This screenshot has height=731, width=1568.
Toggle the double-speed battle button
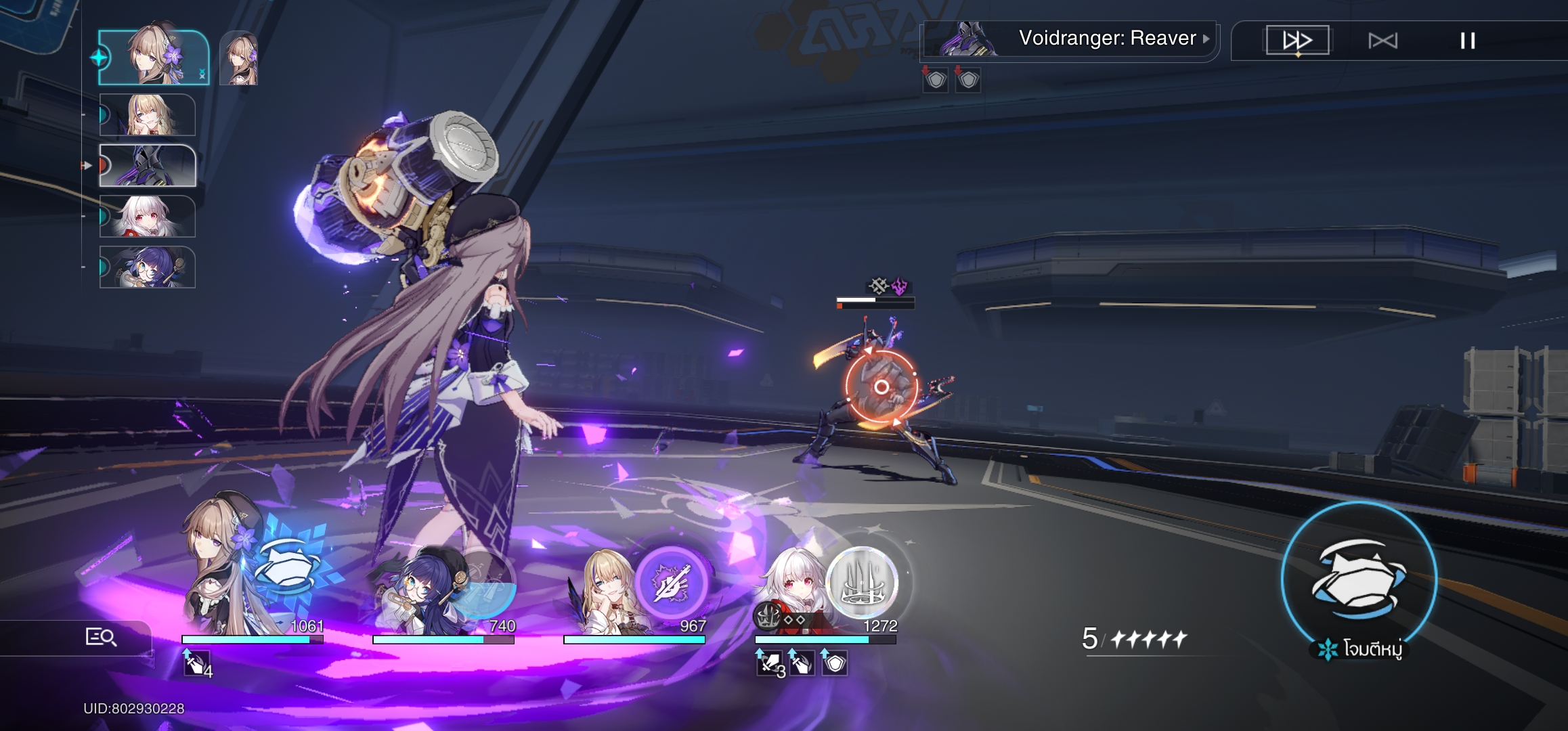tap(1297, 41)
